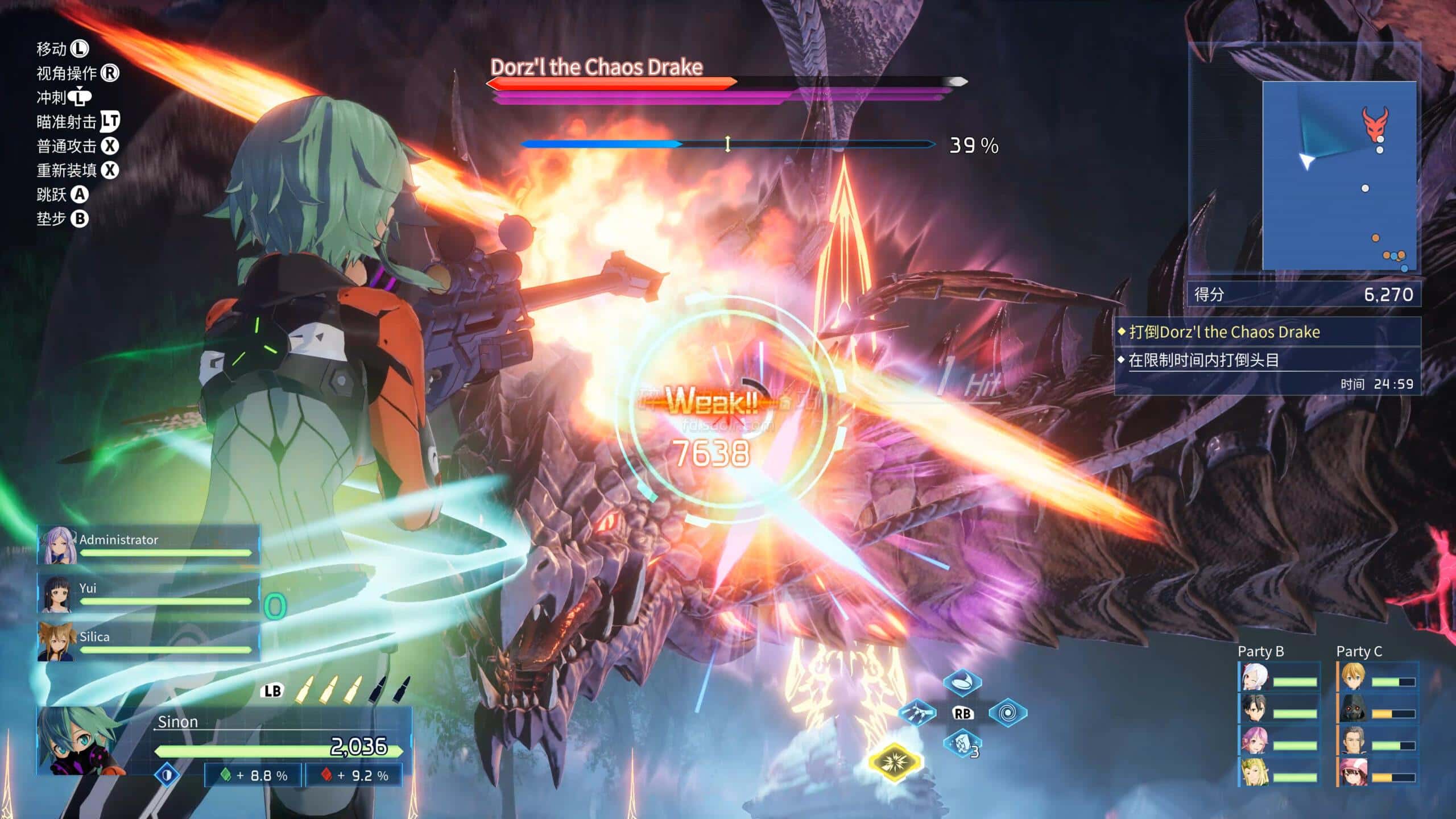Pick Silica from the party list

(148, 642)
